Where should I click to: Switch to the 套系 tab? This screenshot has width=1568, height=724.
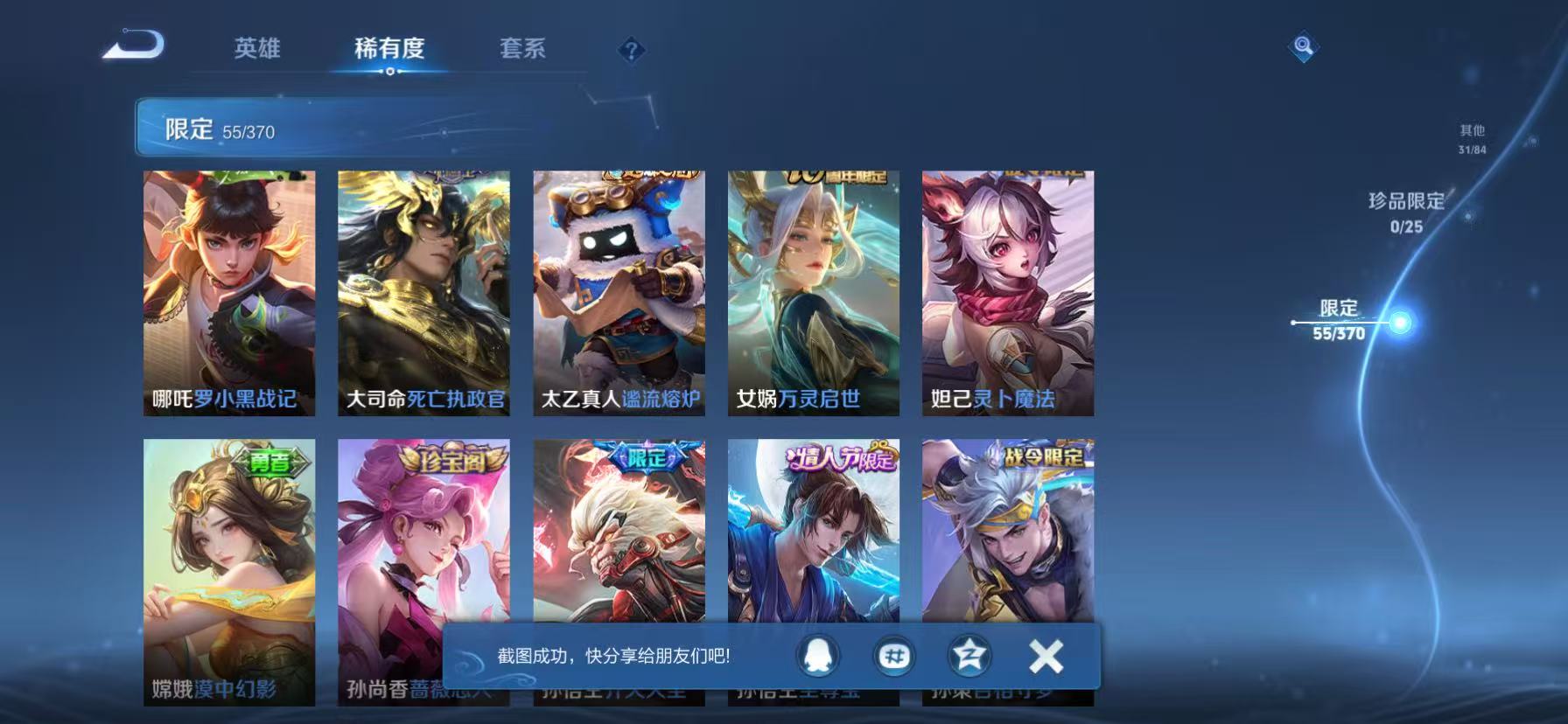pos(522,50)
